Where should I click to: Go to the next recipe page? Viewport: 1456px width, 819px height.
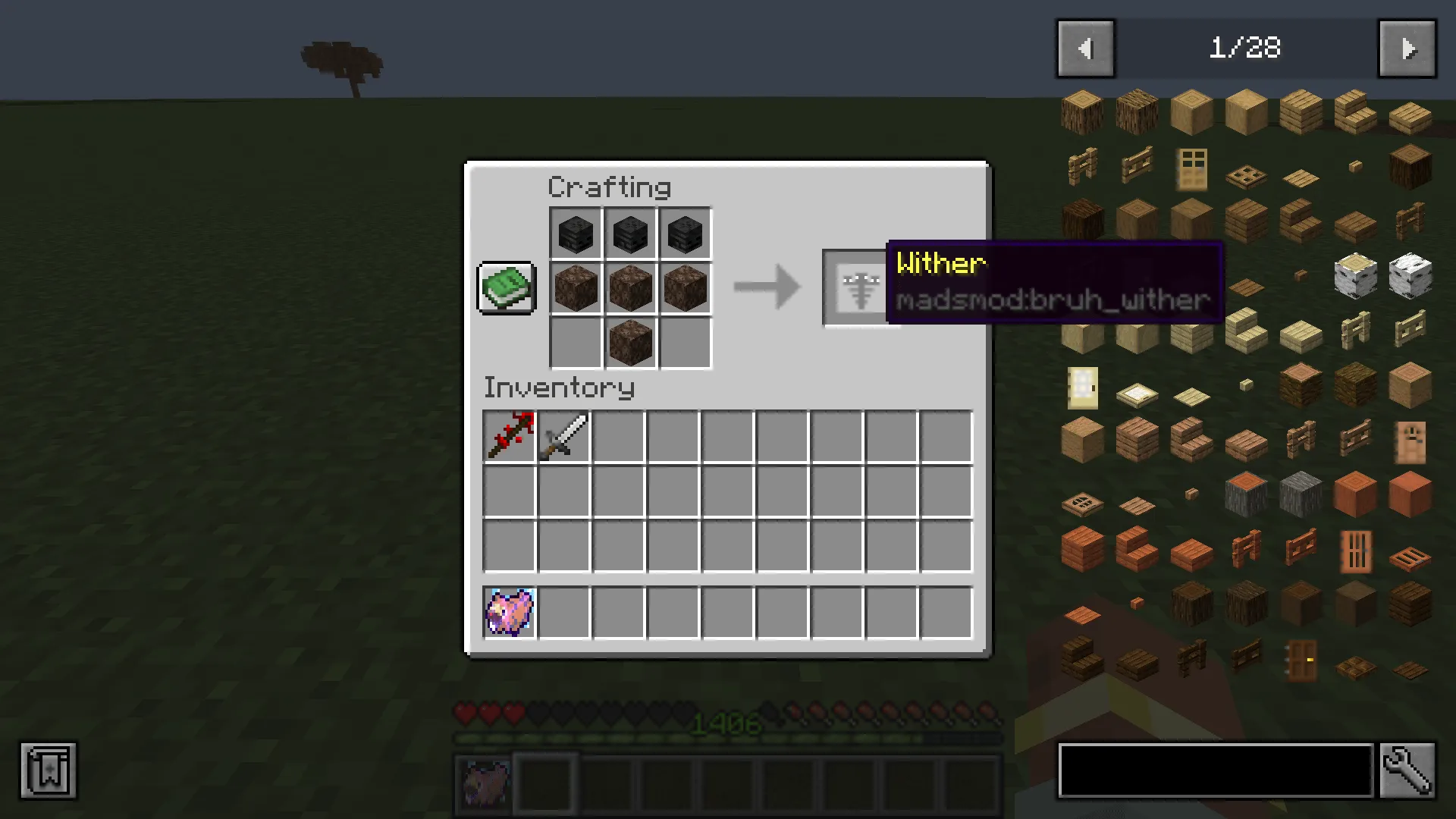click(1407, 48)
